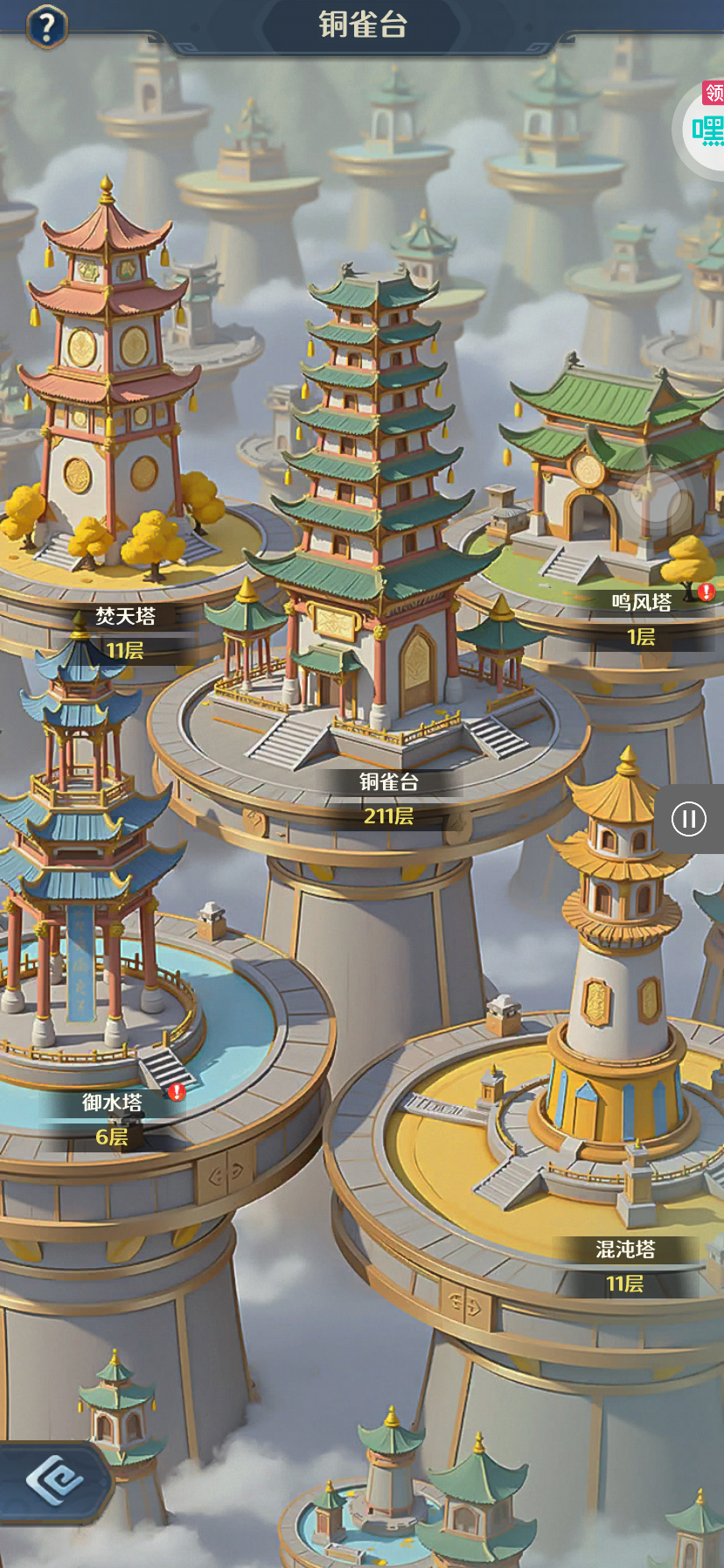Select the 焚天塔 tower label

[125, 617]
